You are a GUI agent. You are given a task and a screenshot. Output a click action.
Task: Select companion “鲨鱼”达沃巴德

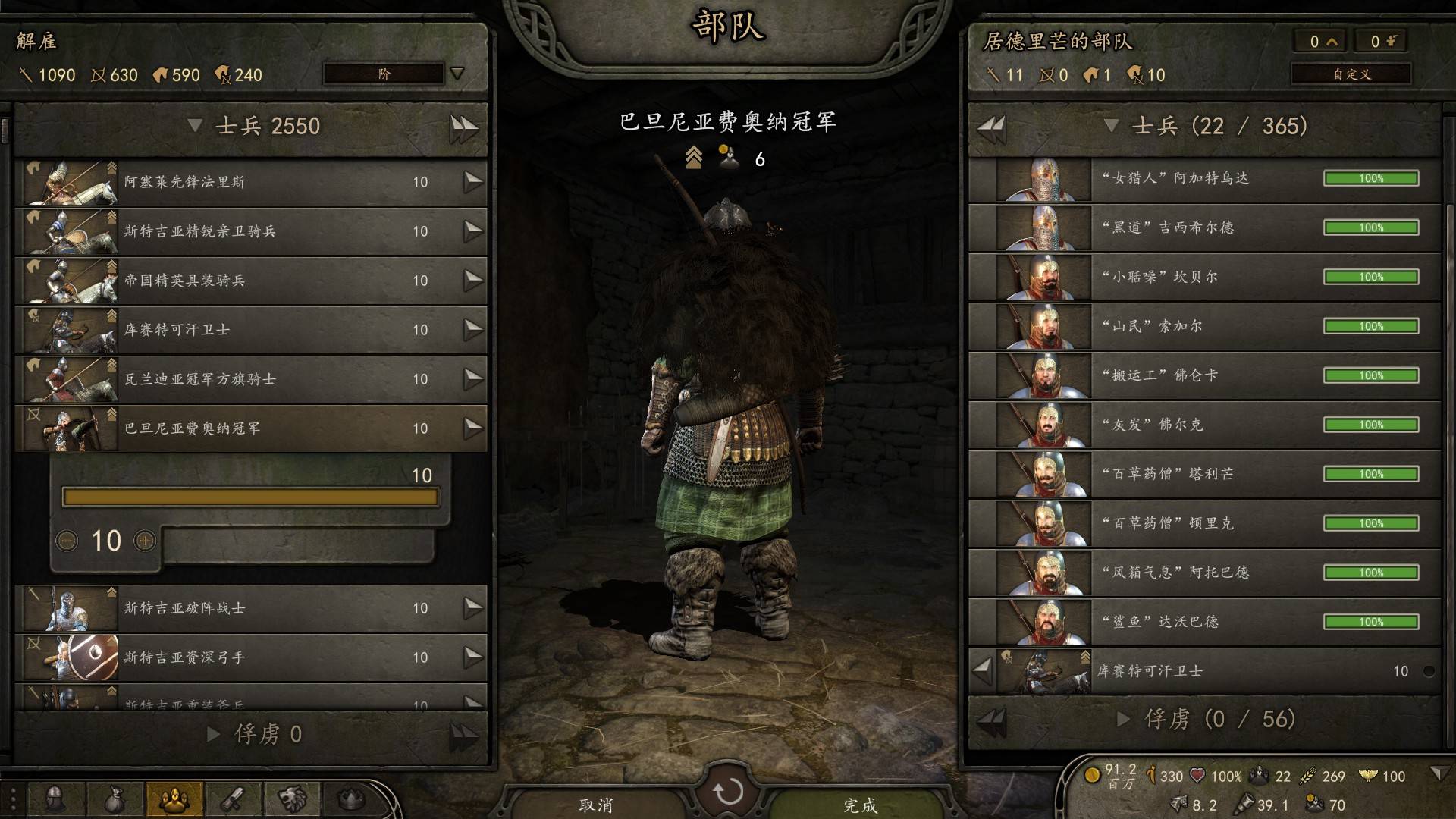click(1204, 623)
